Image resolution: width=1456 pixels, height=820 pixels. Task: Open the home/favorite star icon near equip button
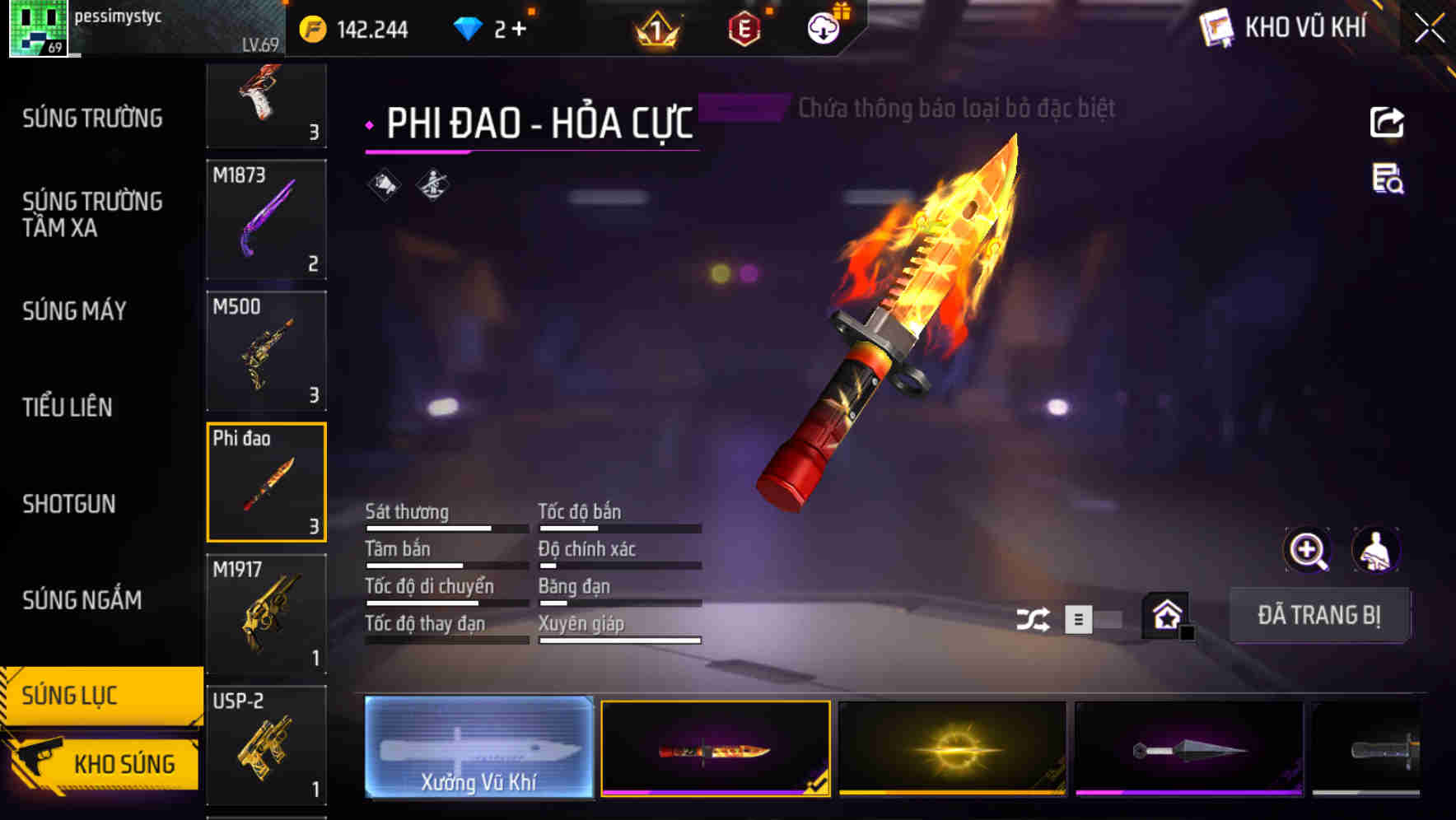[1166, 616]
